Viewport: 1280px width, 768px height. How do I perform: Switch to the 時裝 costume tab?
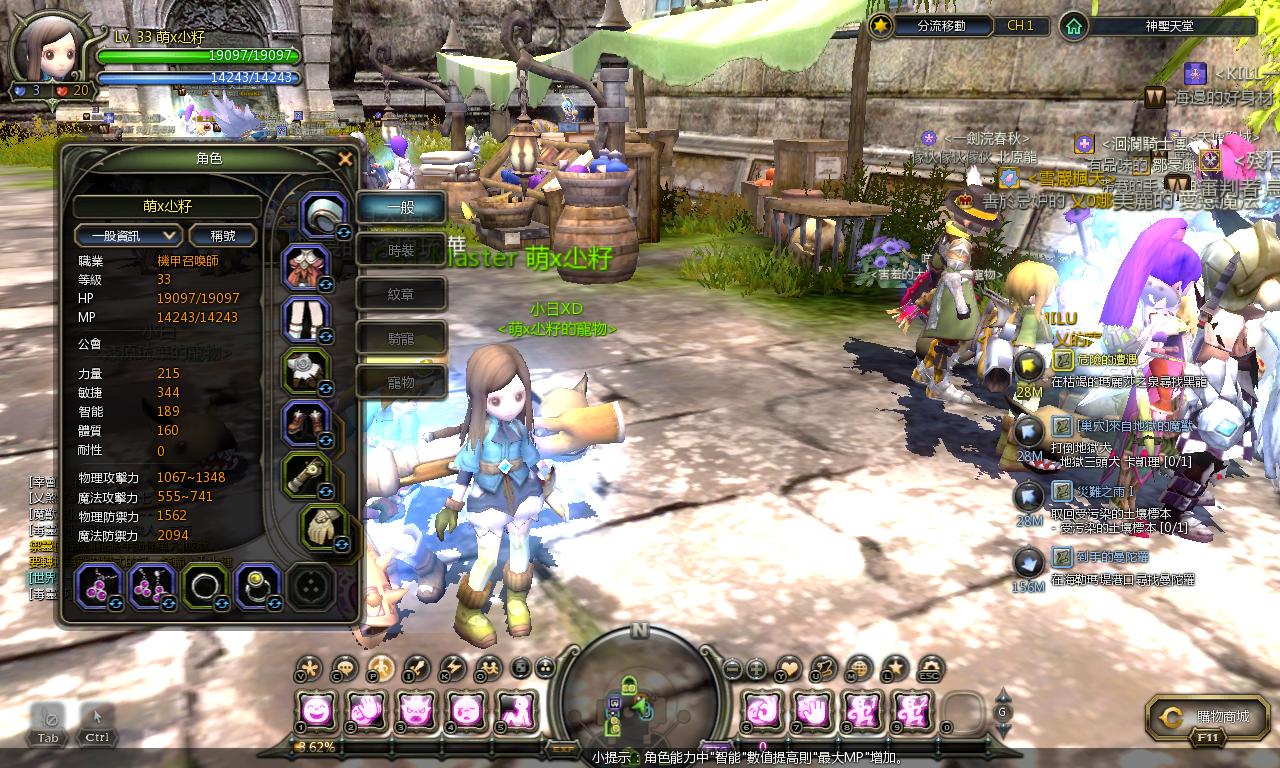pyautogui.click(x=401, y=251)
